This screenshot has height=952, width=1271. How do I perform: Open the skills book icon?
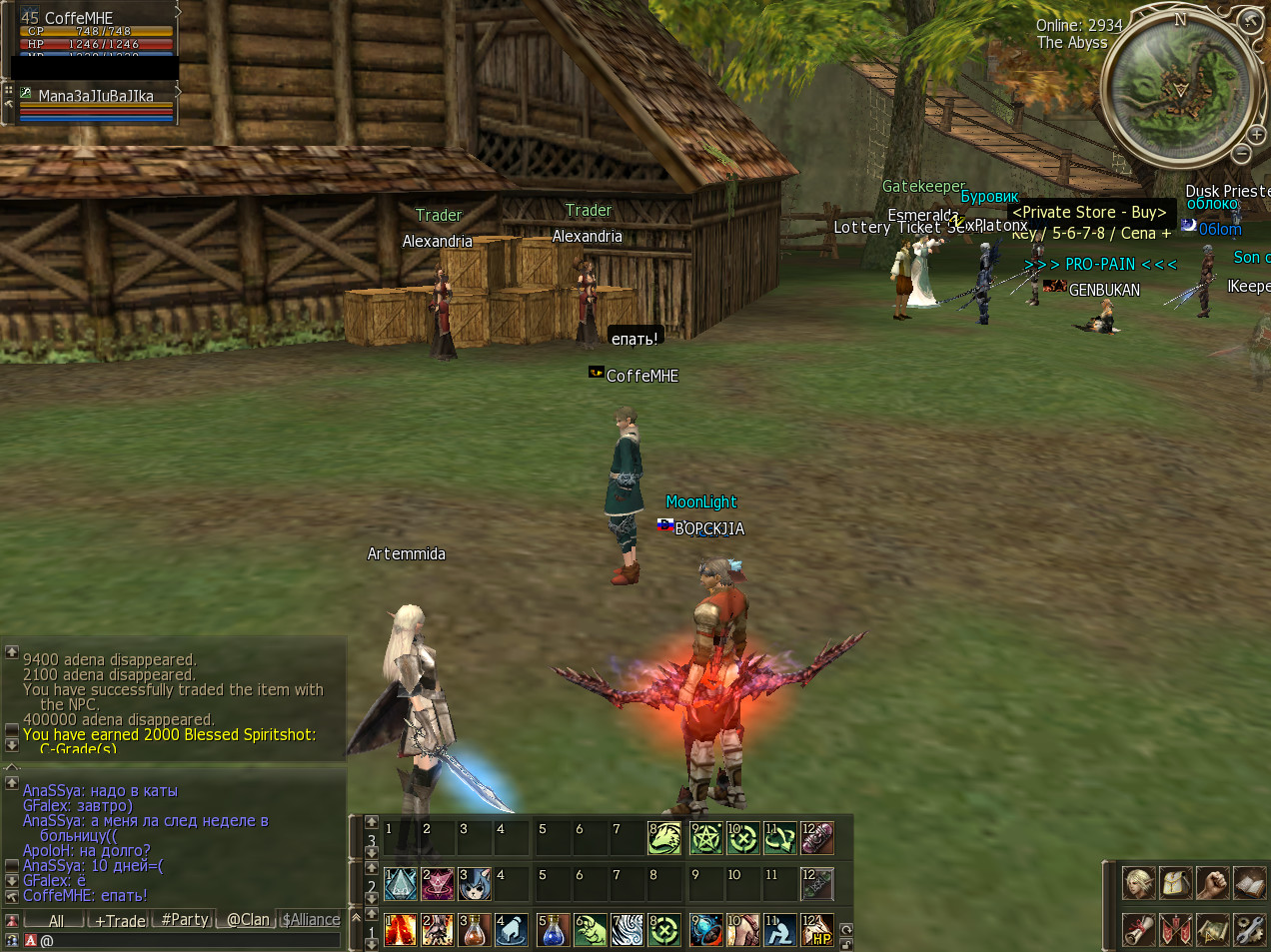tap(1250, 883)
